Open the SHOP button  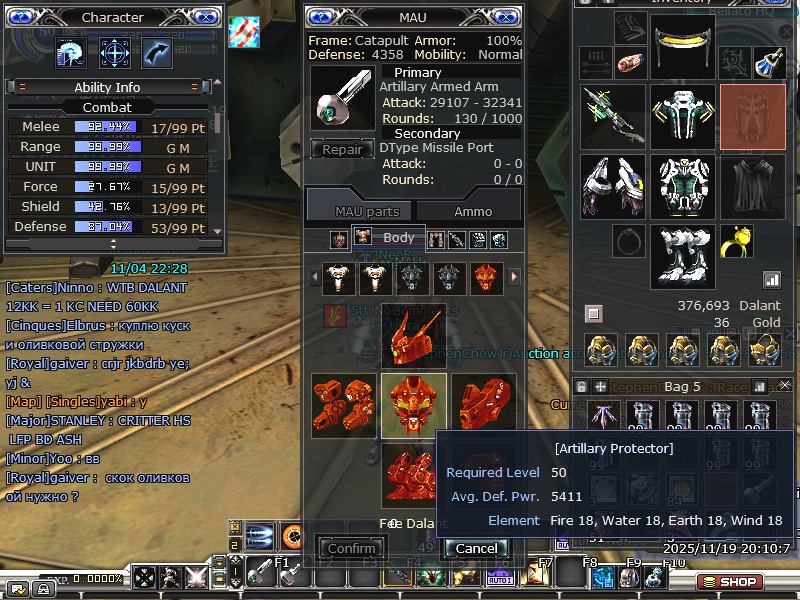click(x=730, y=582)
